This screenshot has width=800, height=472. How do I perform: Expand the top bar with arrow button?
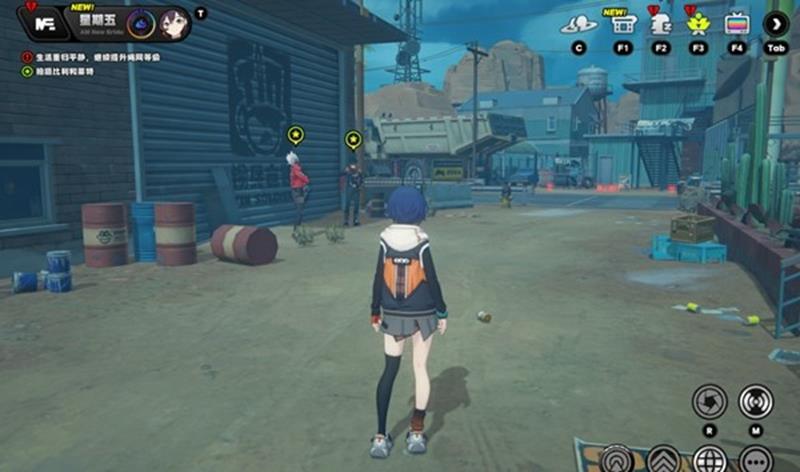point(777,24)
